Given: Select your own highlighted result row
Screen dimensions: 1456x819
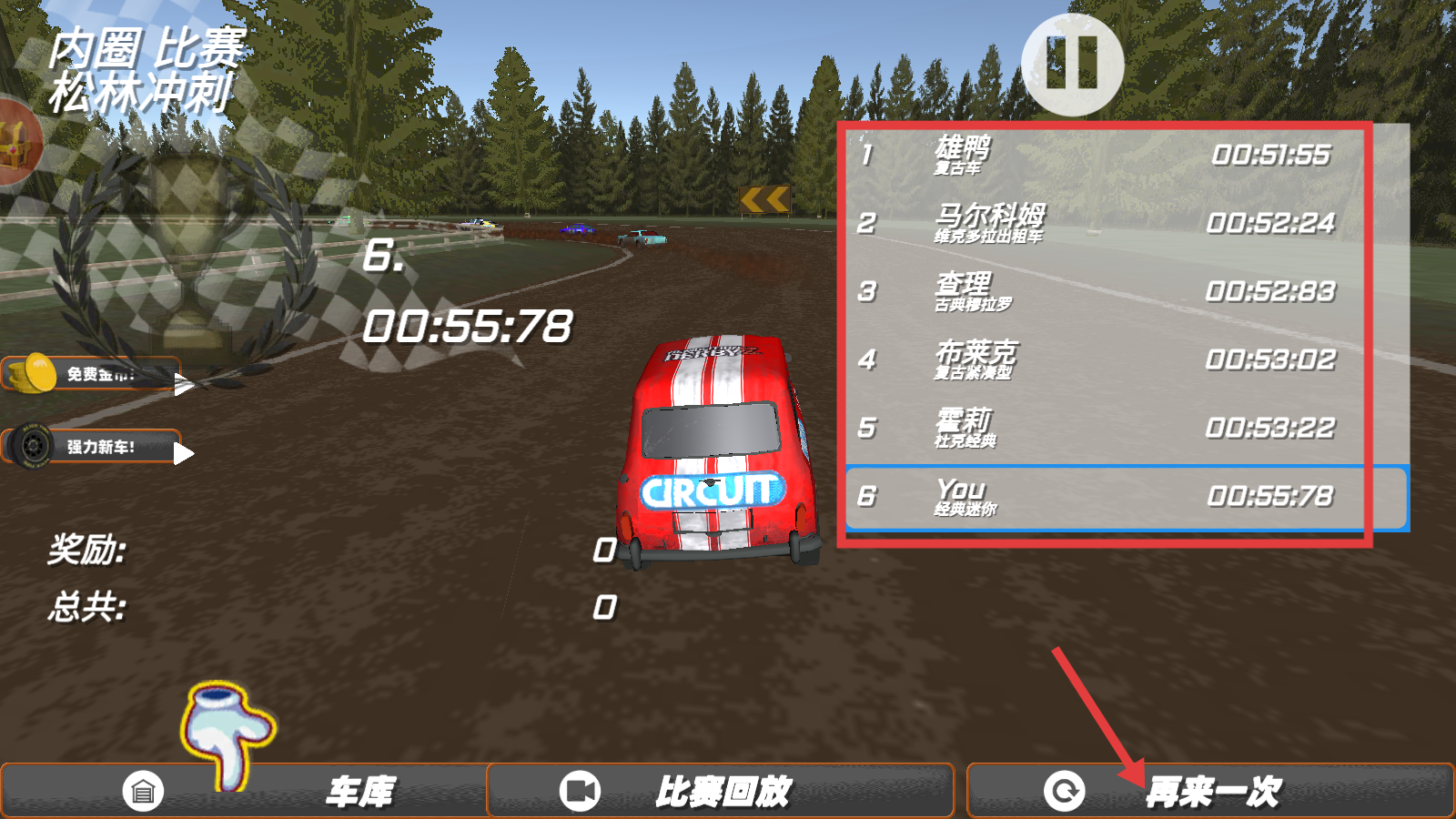Looking at the screenshot, I should 1127,497.
